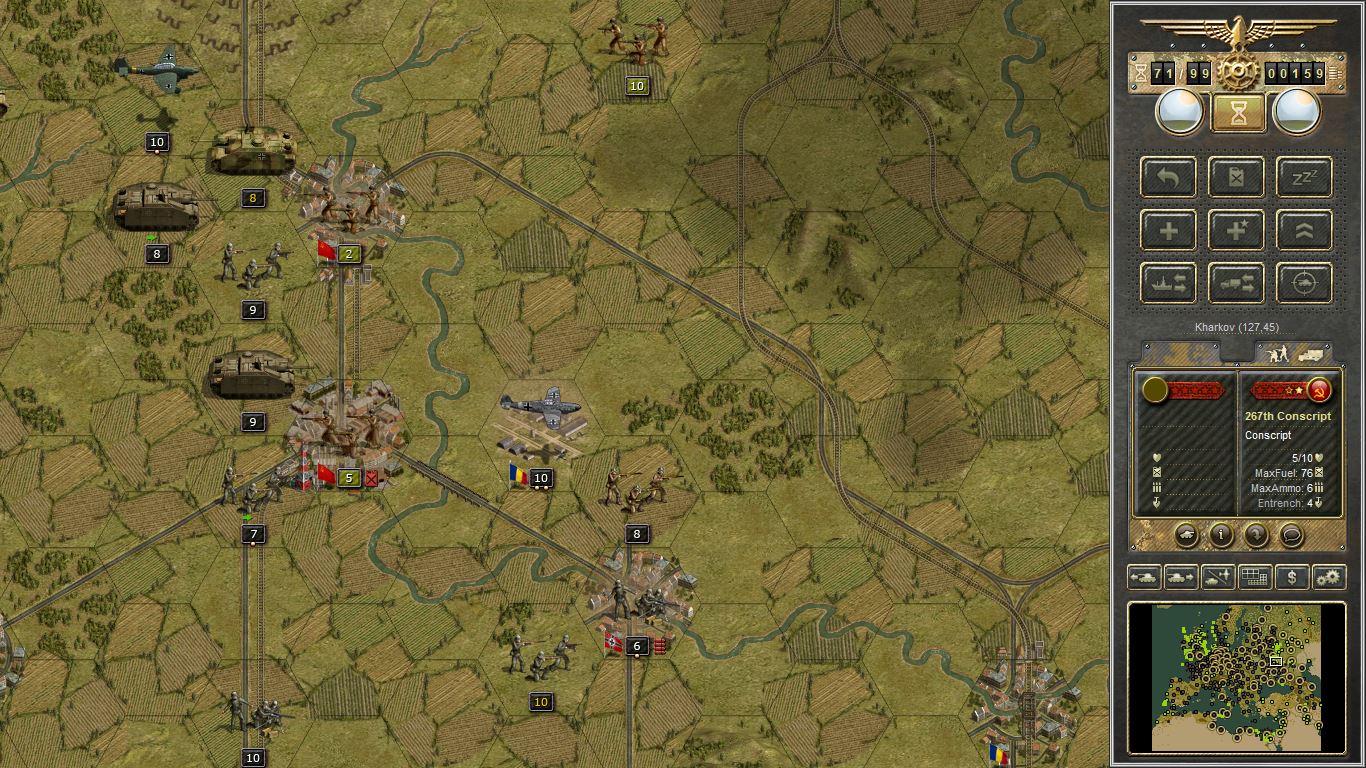Mount the unit onto trucks
Screen dimensions: 1366x768
[x=1237, y=282]
